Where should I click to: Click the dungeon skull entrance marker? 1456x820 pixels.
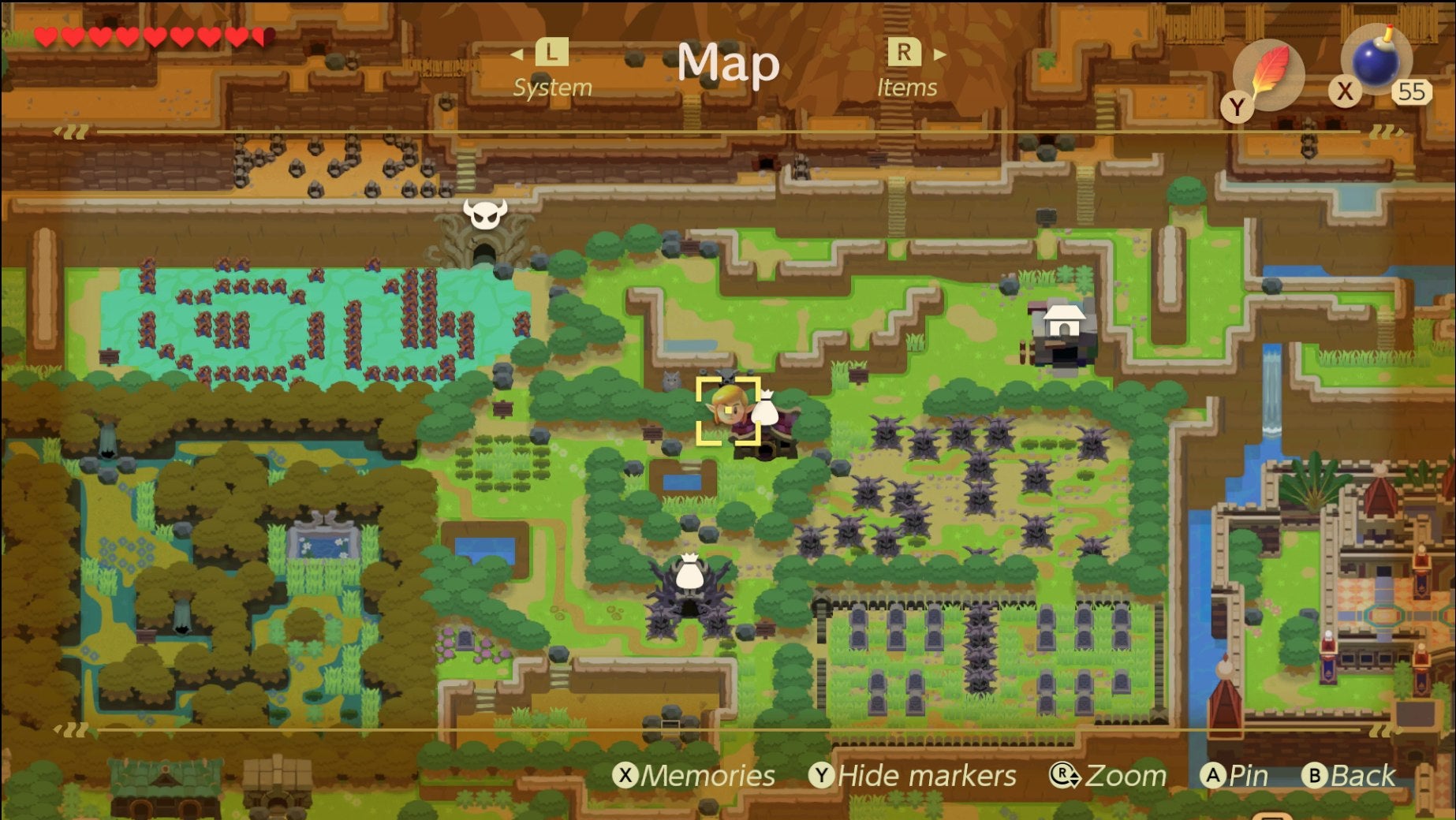tap(487, 215)
